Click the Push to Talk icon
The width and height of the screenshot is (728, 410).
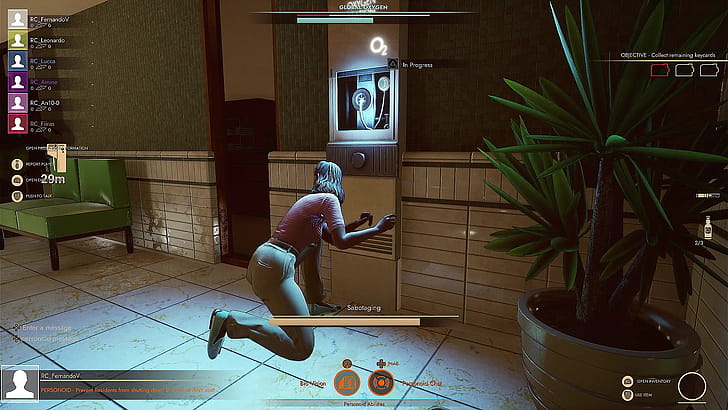17,197
